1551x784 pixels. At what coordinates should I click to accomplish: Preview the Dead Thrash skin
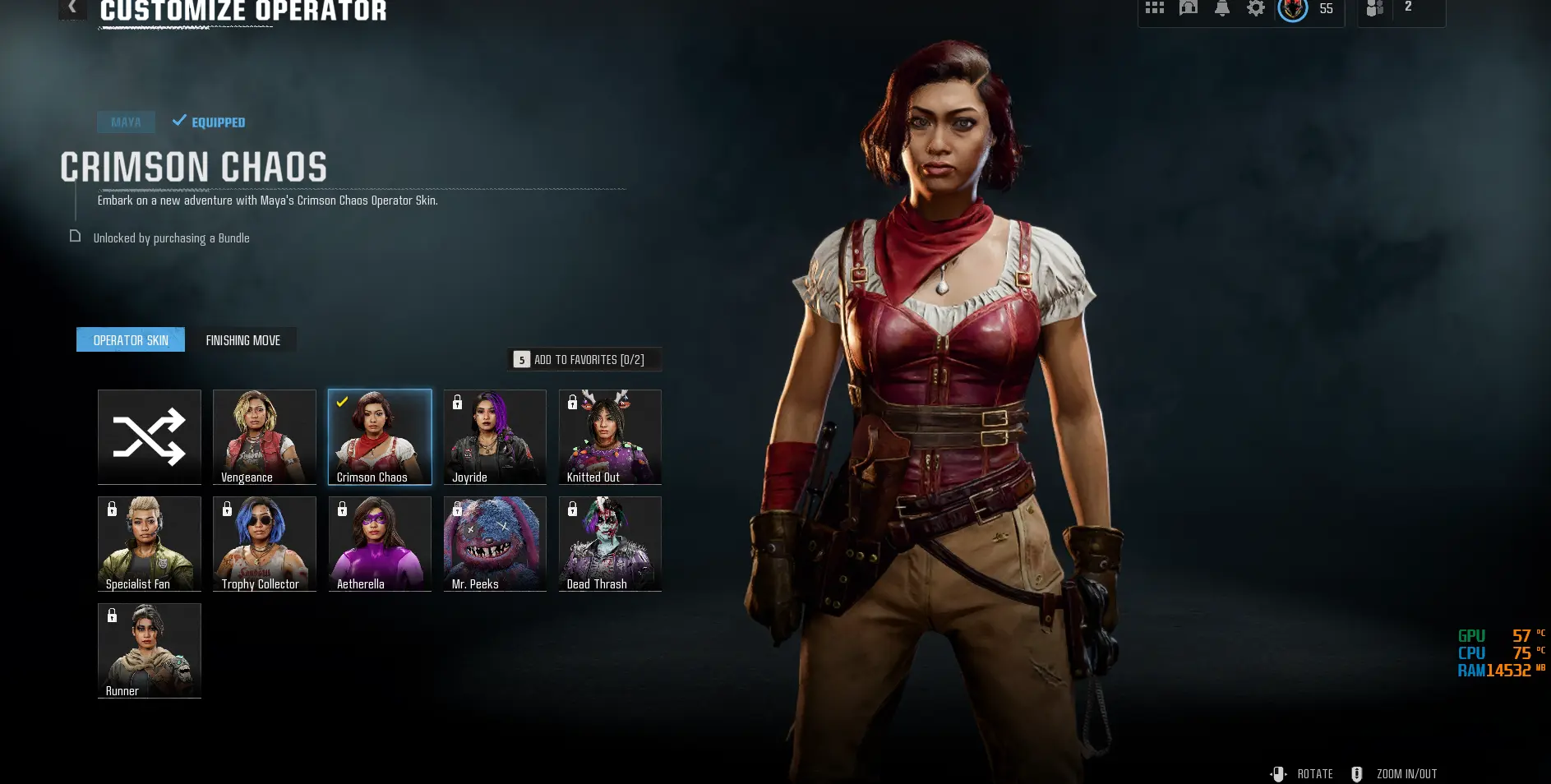610,544
